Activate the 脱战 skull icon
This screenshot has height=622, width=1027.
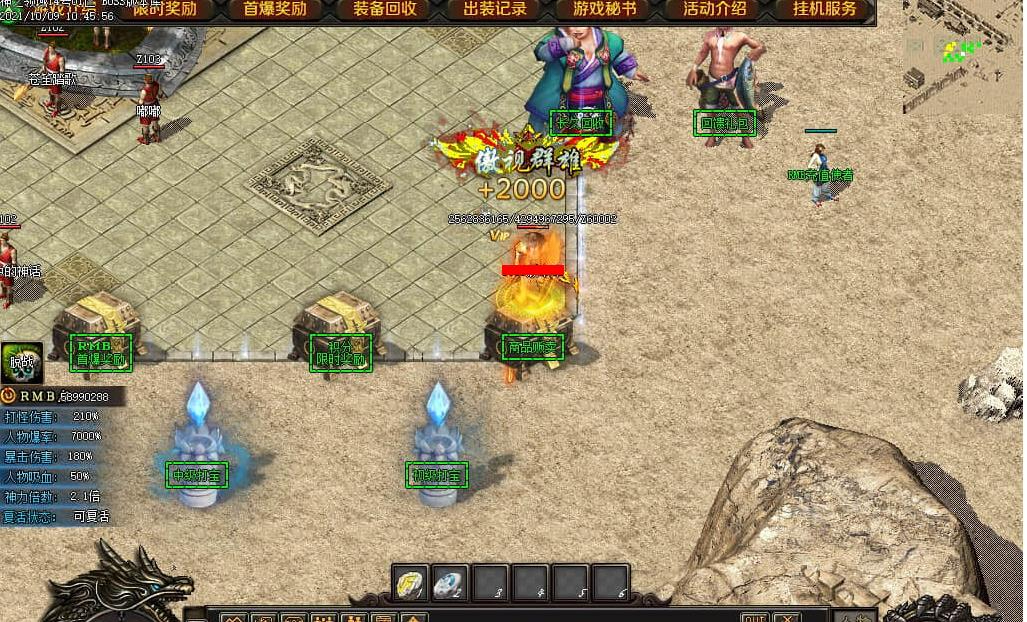(x=22, y=363)
